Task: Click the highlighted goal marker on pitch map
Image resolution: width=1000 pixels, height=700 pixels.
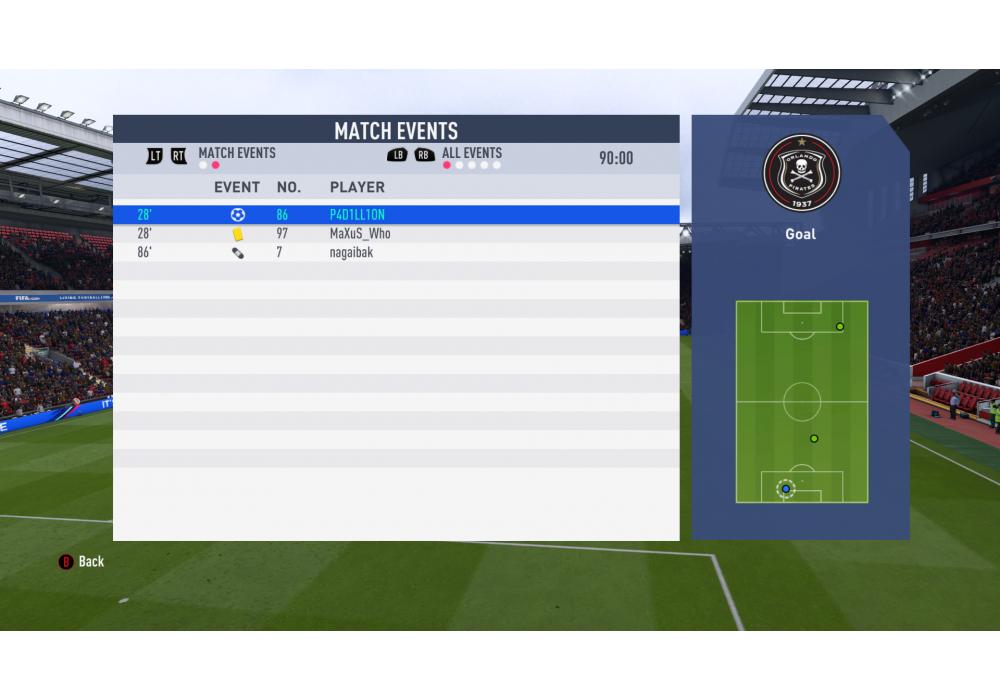Action: point(786,489)
